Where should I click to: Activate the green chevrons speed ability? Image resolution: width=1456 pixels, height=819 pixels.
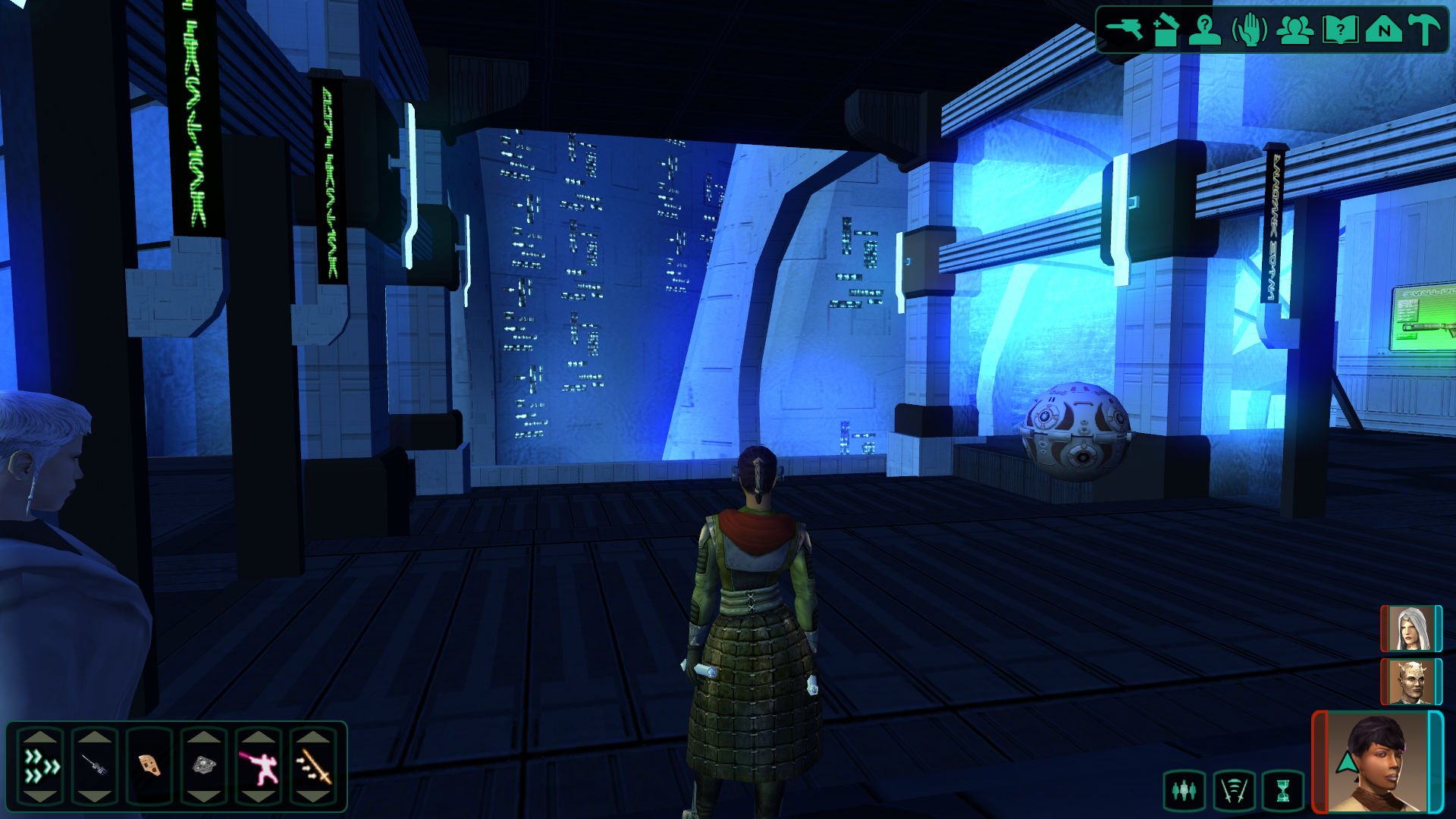41,766
